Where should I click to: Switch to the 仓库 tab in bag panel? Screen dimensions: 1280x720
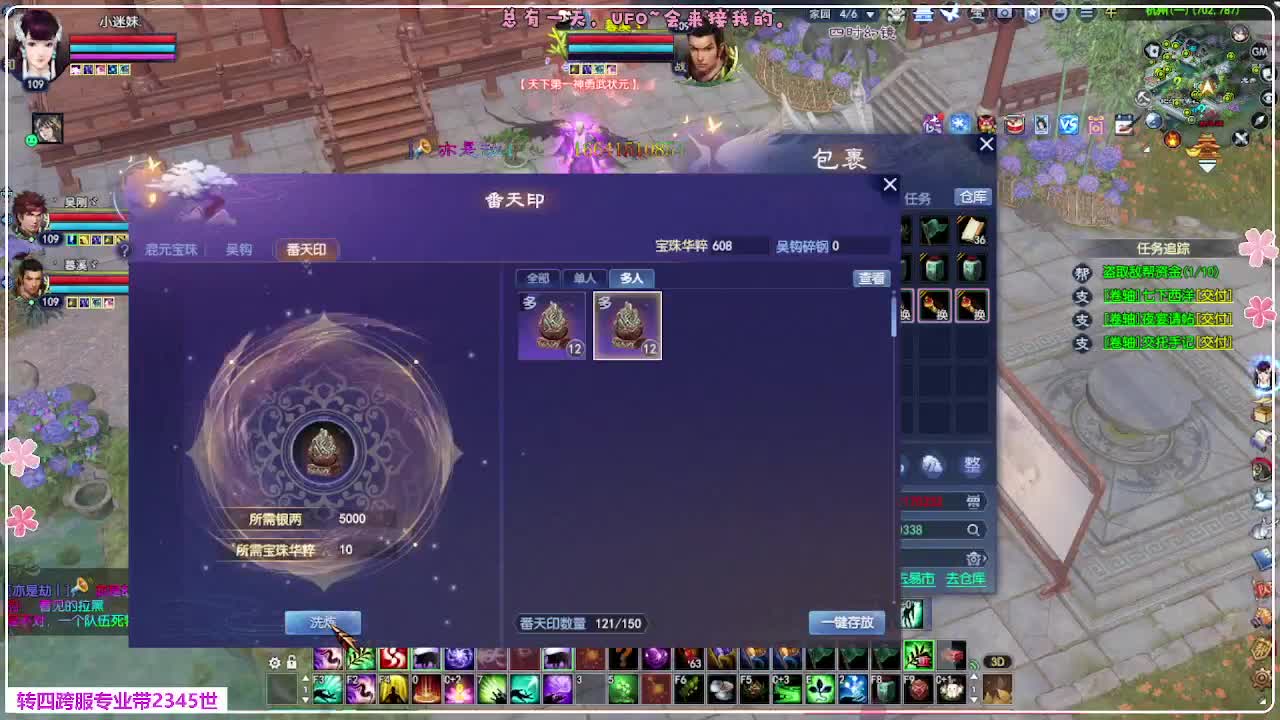point(971,197)
